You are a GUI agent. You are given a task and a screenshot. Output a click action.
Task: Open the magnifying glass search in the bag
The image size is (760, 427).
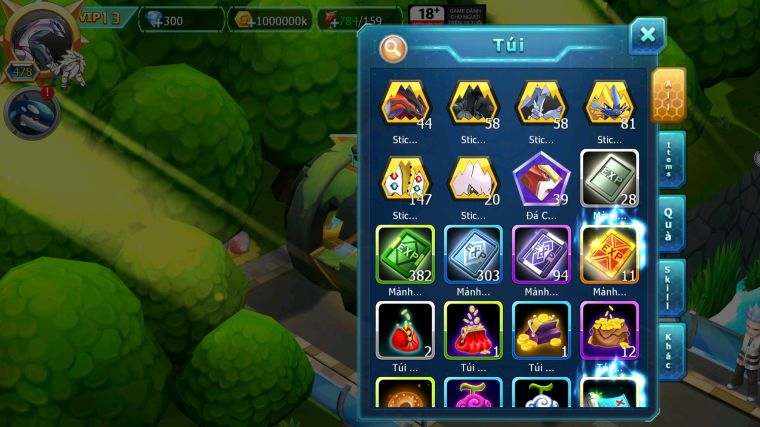pyautogui.click(x=393, y=47)
